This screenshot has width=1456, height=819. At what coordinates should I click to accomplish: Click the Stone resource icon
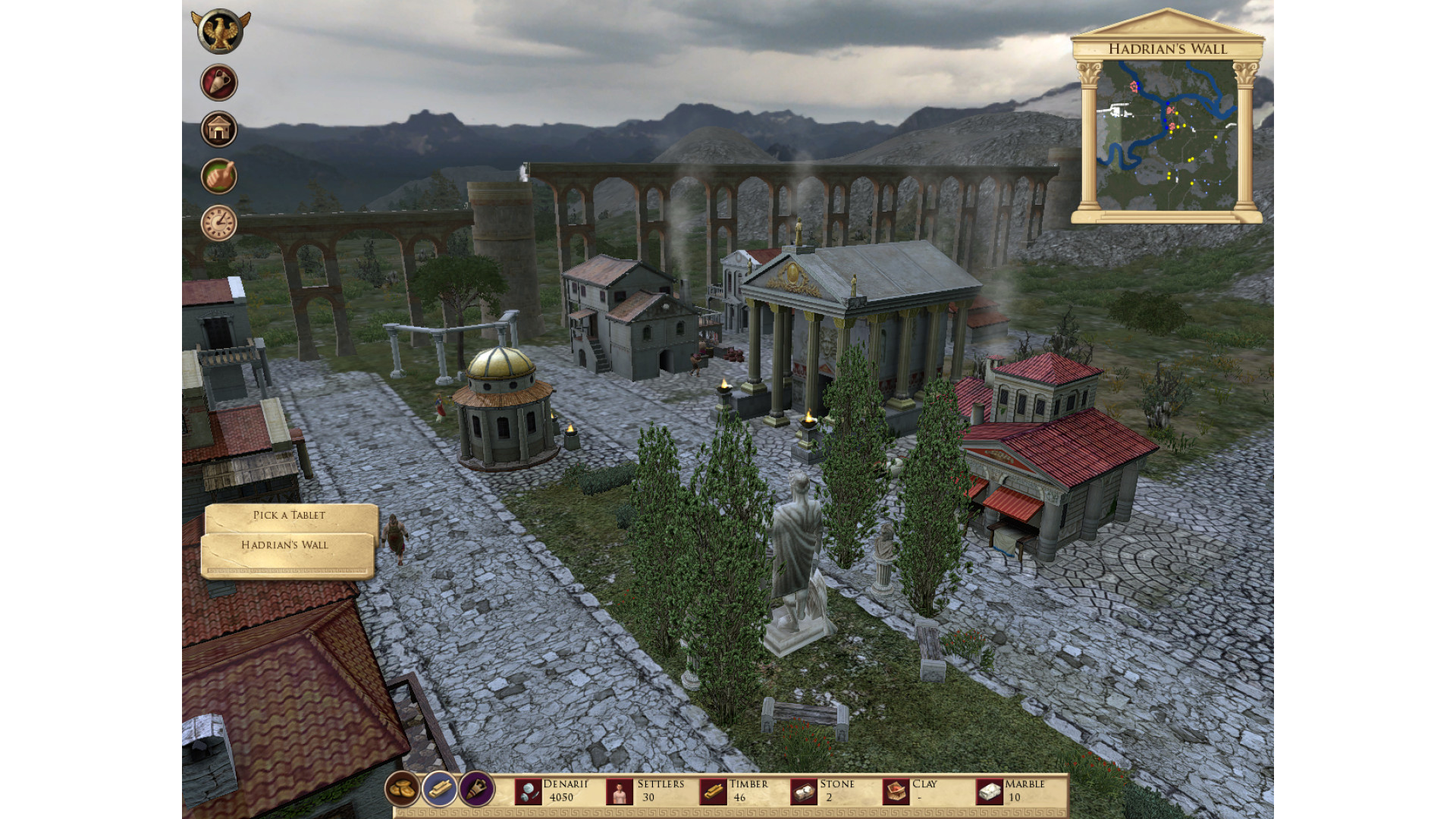(x=804, y=792)
